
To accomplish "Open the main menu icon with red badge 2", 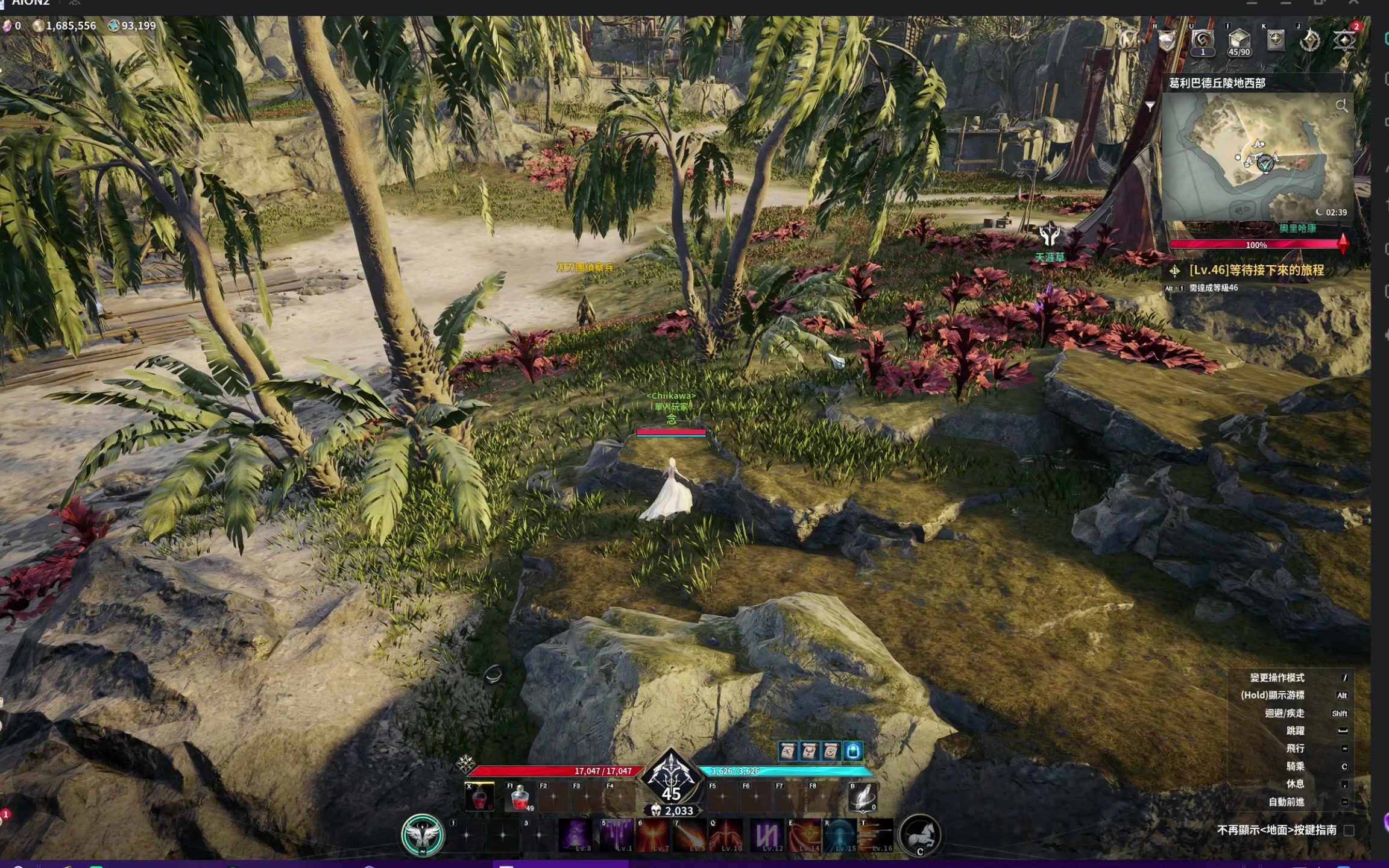I will coord(1344,41).
